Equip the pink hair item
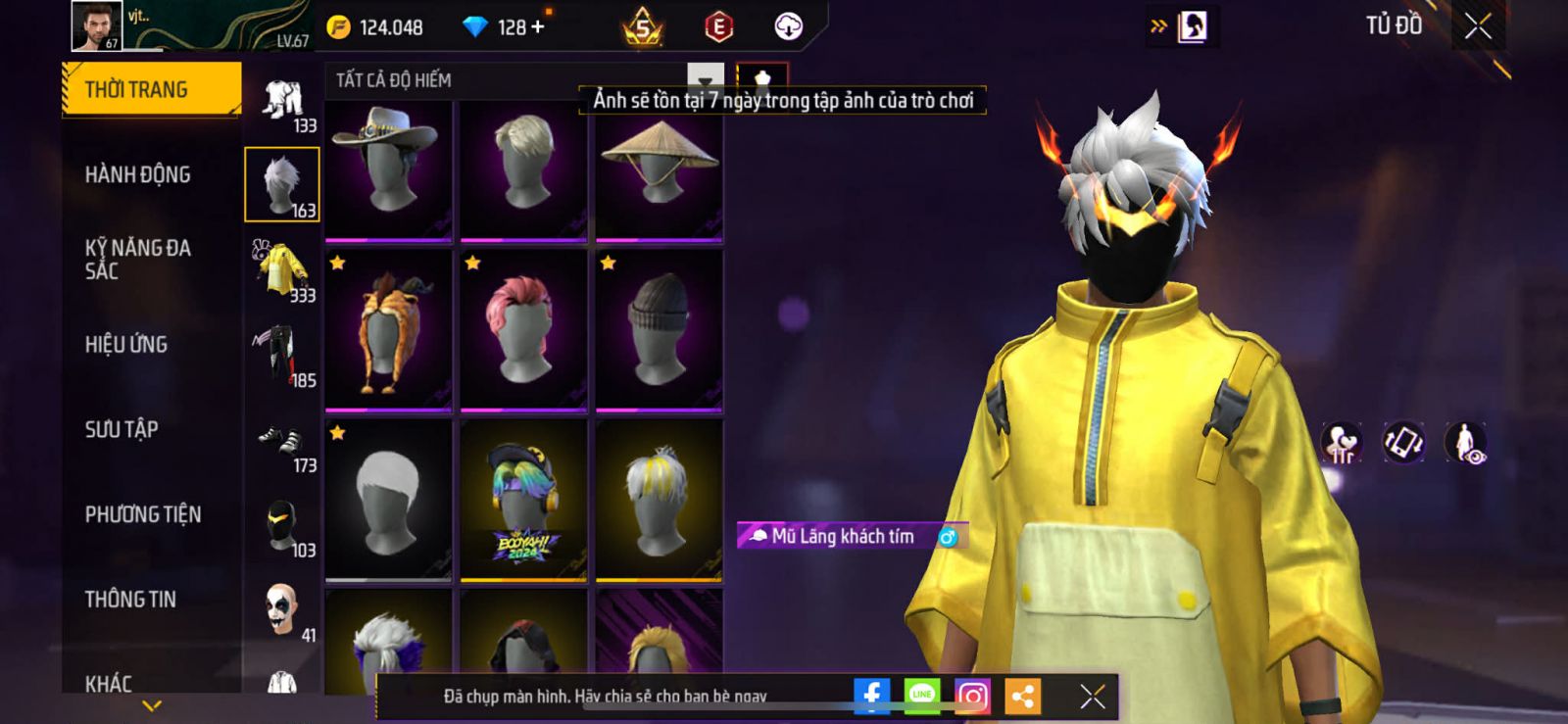Viewport: 1568px width, 724px height. pyautogui.click(x=523, y=330)
